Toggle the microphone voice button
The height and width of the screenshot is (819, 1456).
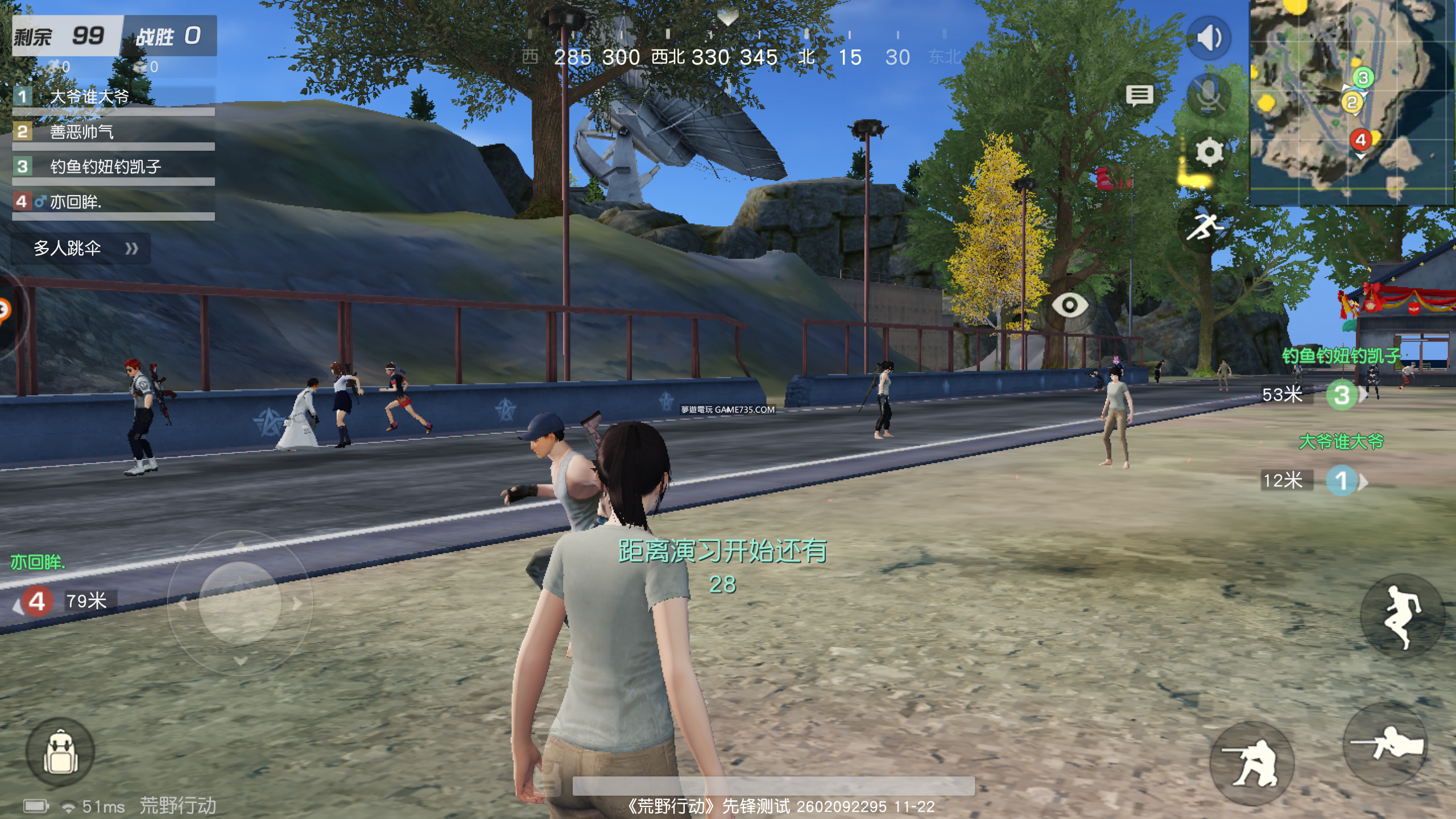pyautogui.click(x=1209, y=94)
